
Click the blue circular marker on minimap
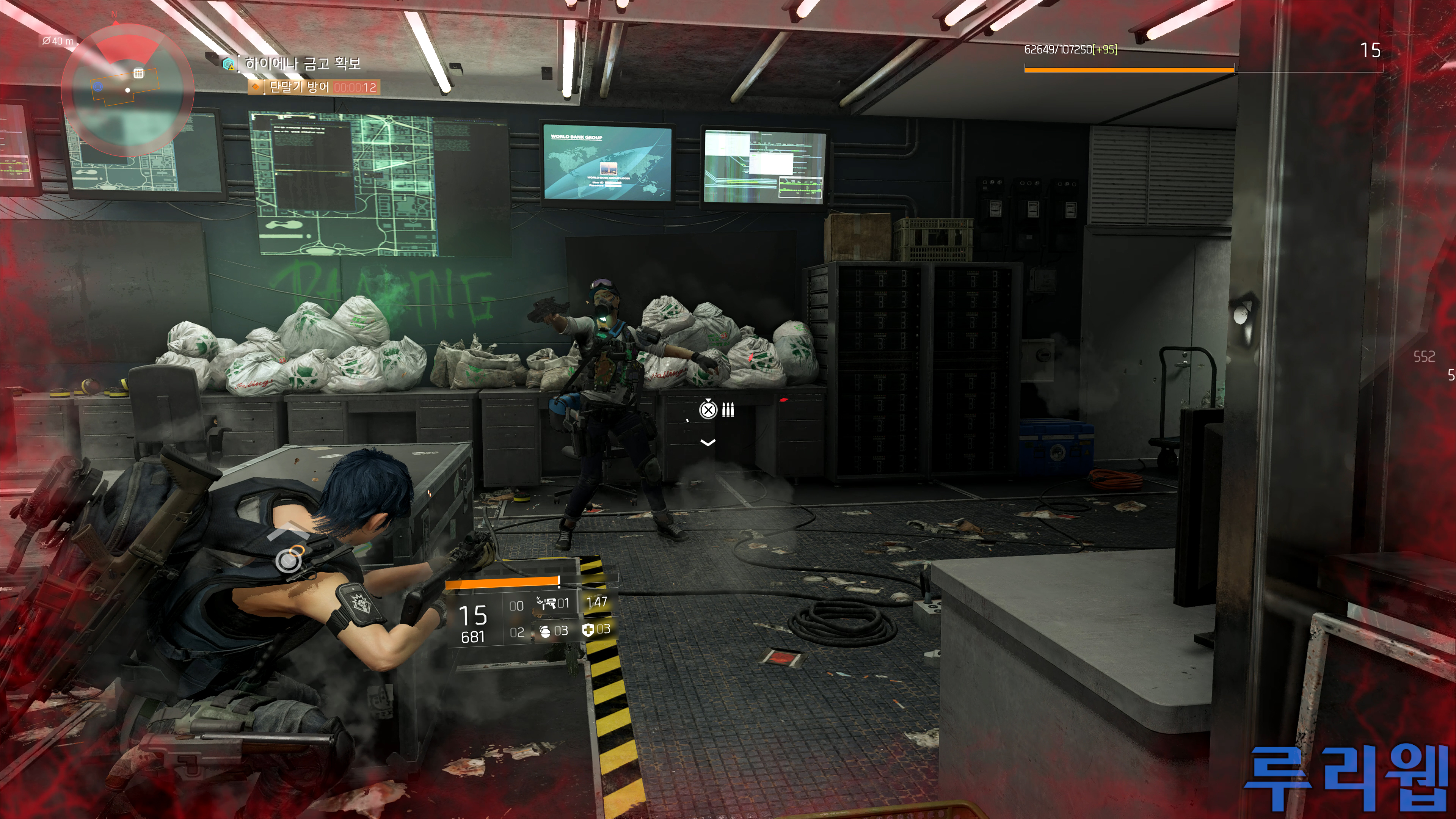coord(98,87)
